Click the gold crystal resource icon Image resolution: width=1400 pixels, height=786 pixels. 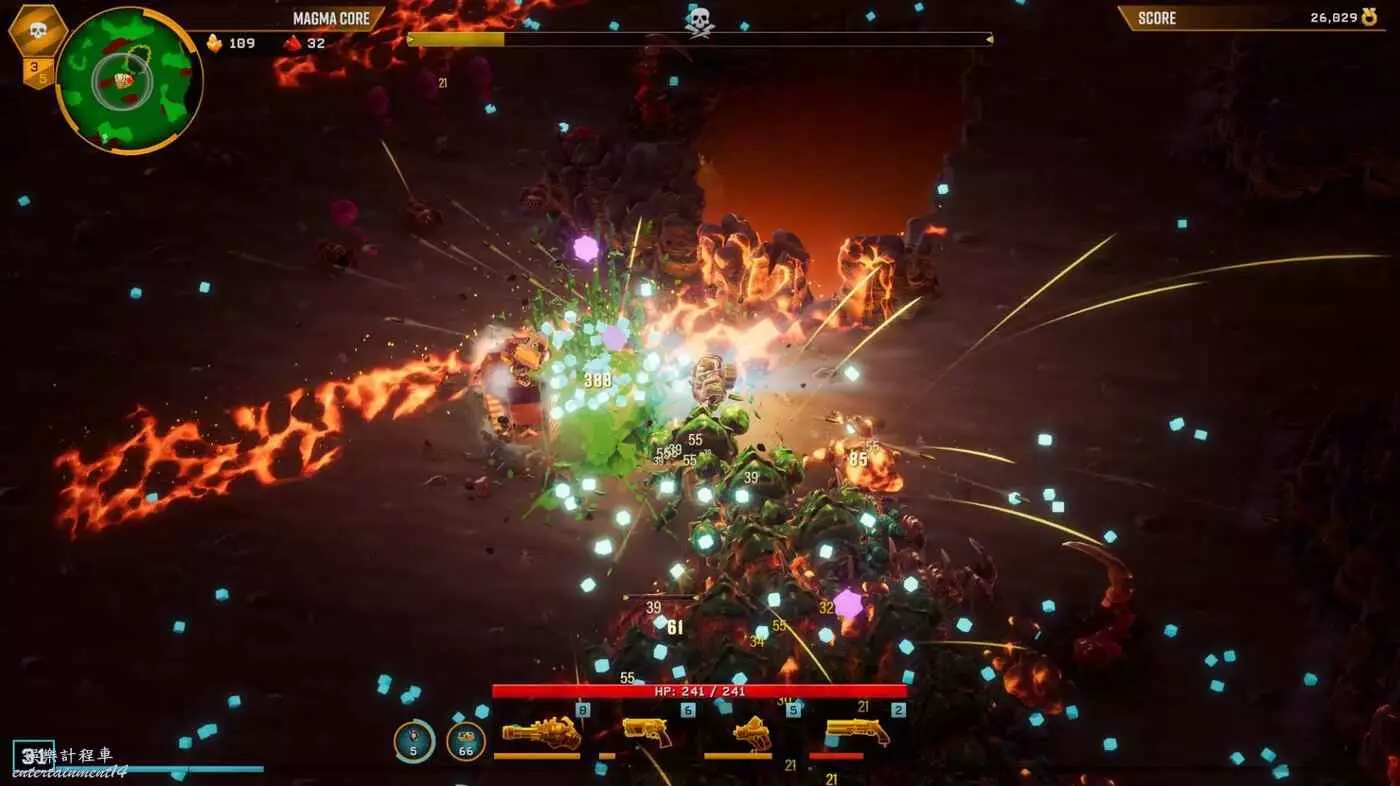tap(214, 43)
